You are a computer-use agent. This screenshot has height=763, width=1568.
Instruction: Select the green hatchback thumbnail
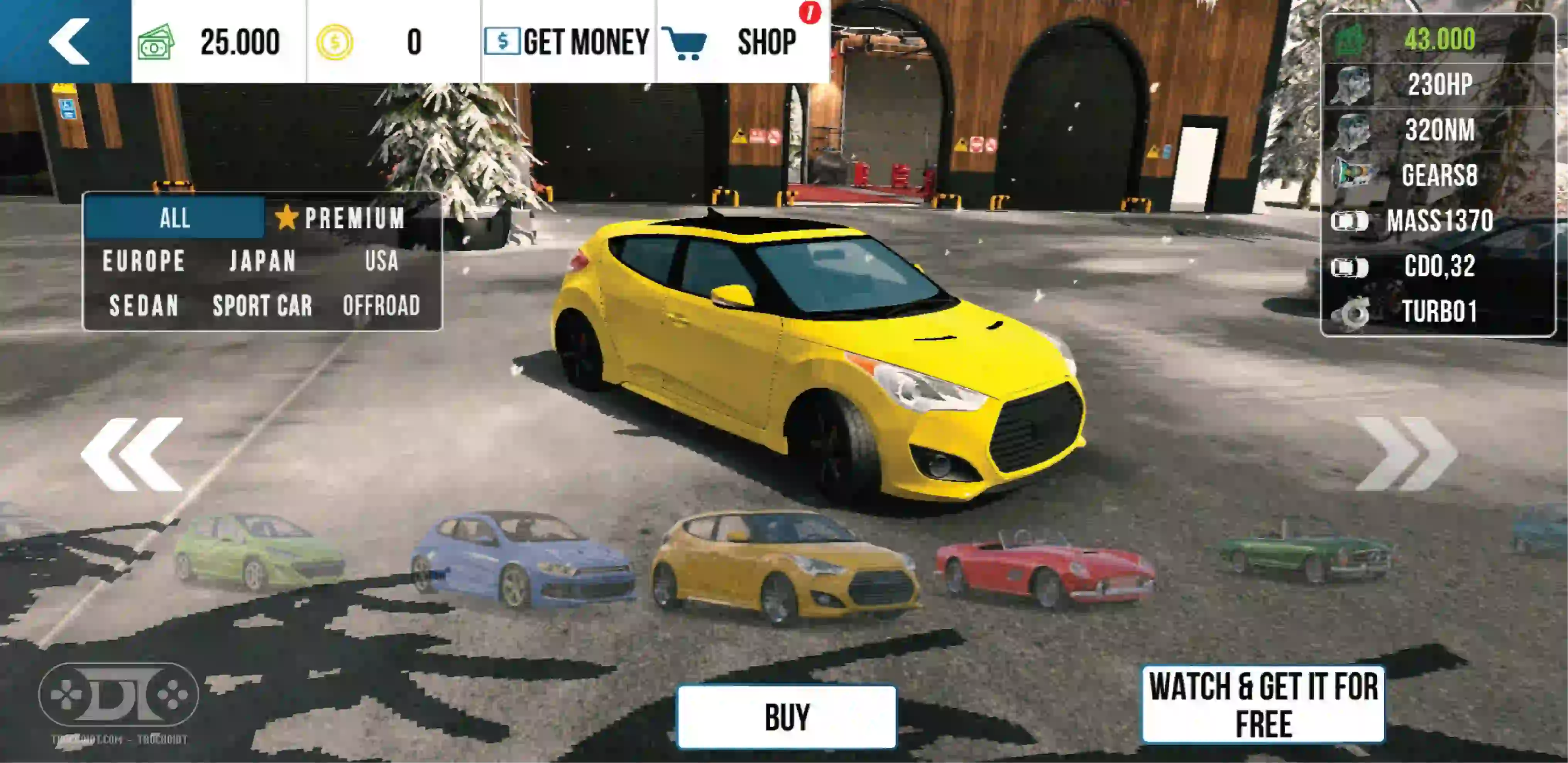click(259, 552)
